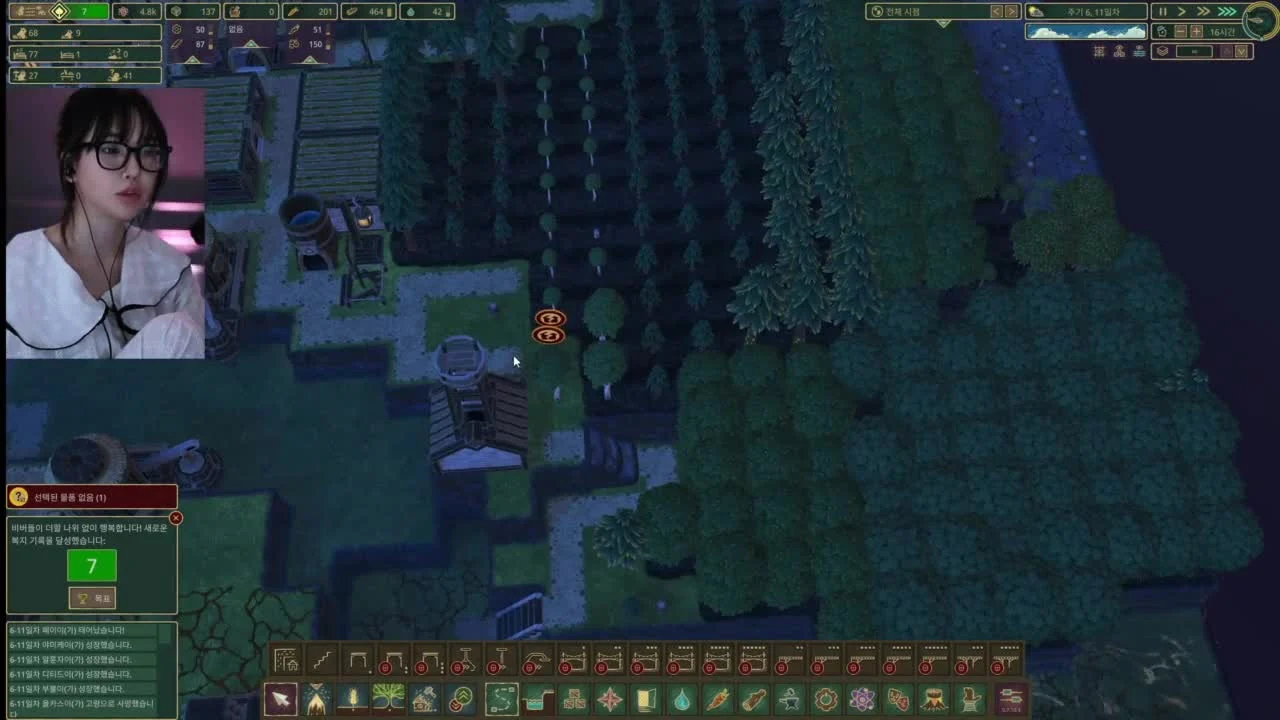Set game to double speed
The width and height of the screenshot is (1280, 720).
click(x=1203, y=11)
